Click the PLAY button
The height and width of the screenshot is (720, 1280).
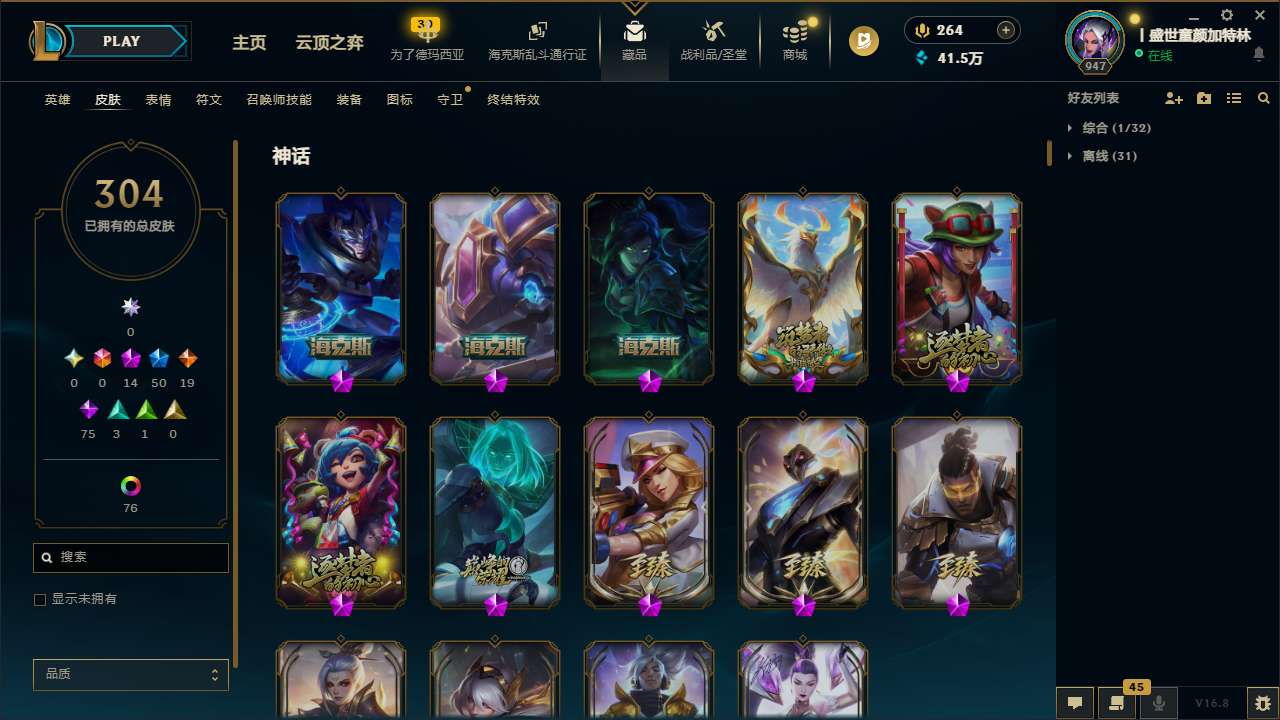[120, 41]
